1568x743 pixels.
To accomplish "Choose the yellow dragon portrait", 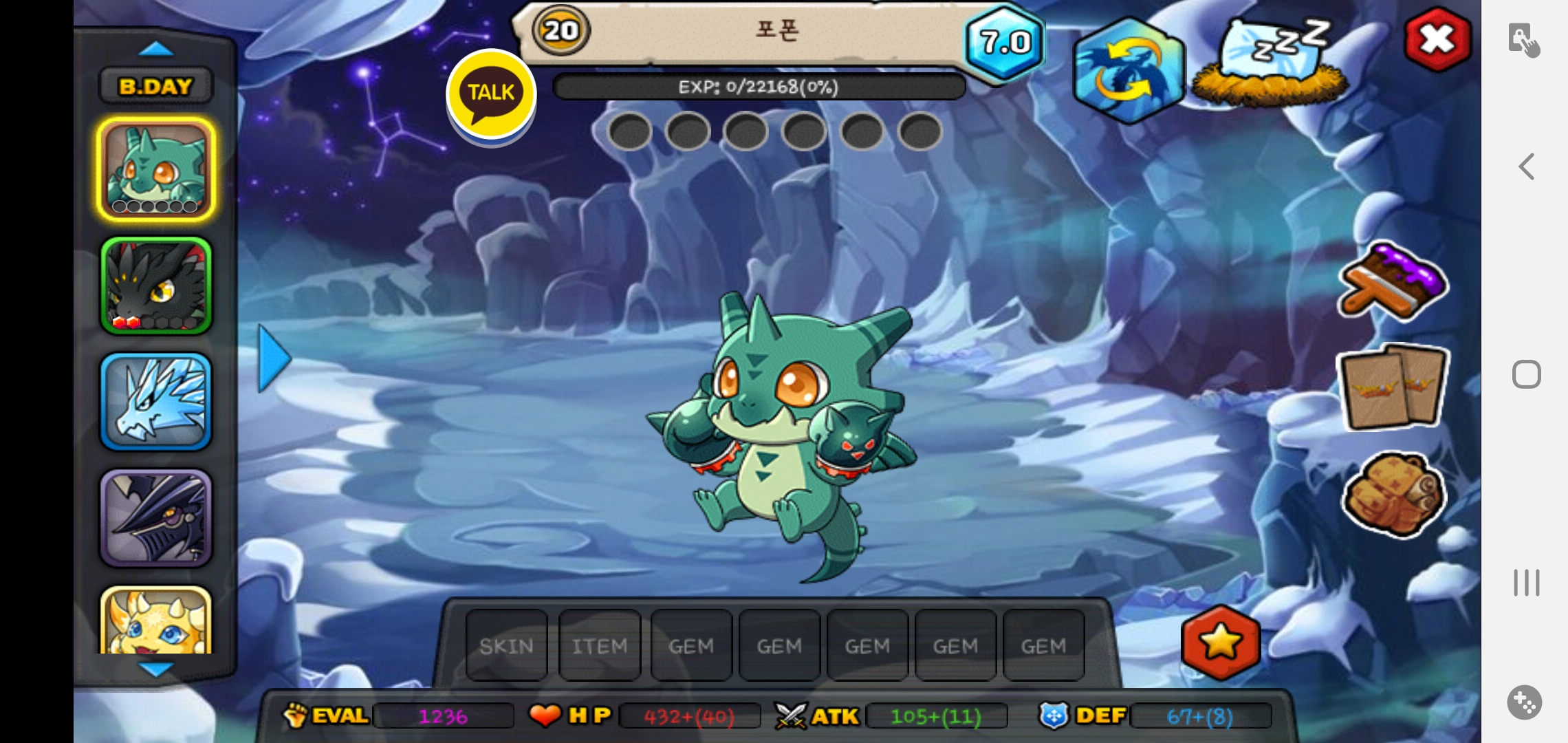I will pos(156,621).
